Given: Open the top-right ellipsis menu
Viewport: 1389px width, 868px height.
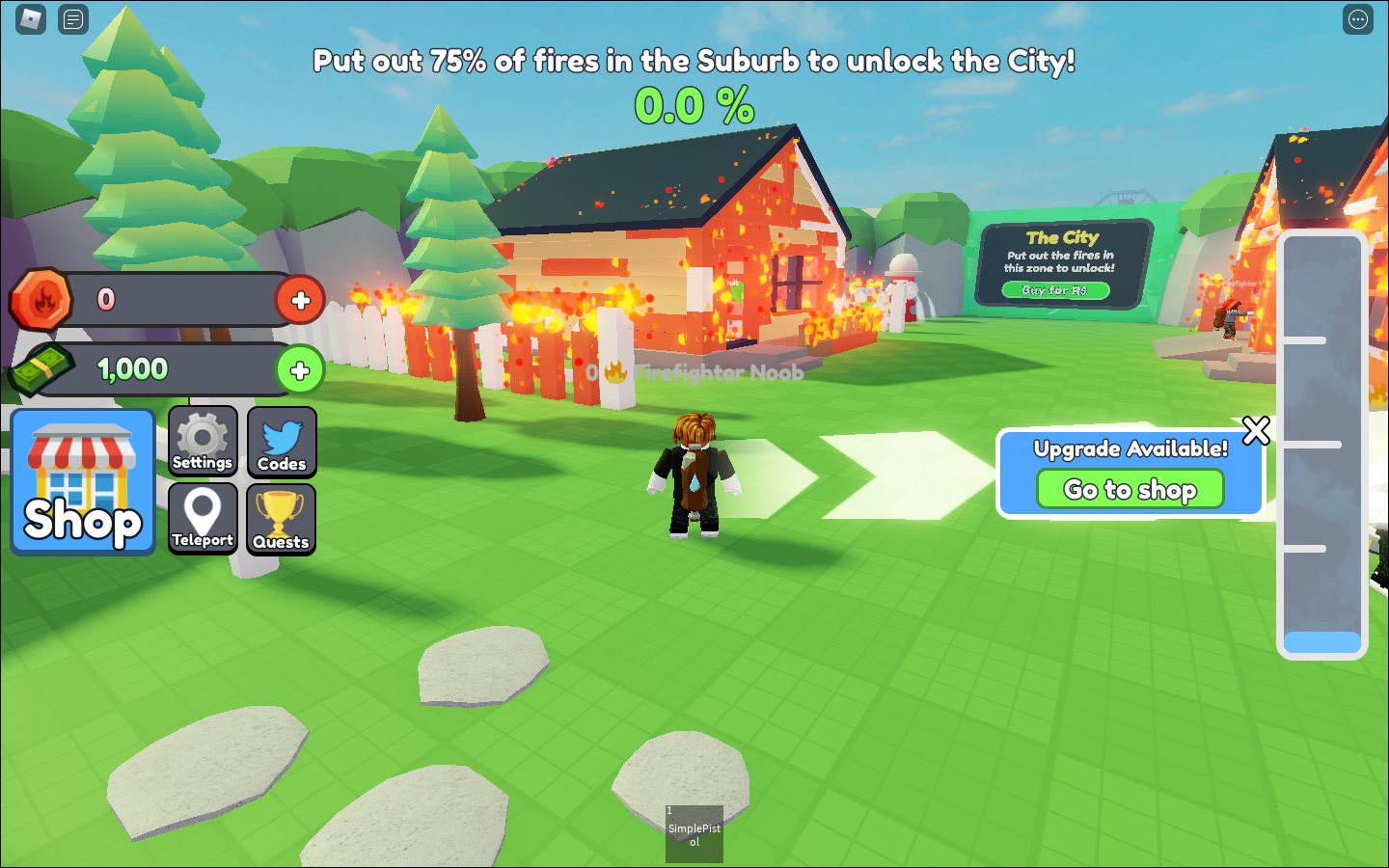Looking at the screenshot, I should (1357, 18).
